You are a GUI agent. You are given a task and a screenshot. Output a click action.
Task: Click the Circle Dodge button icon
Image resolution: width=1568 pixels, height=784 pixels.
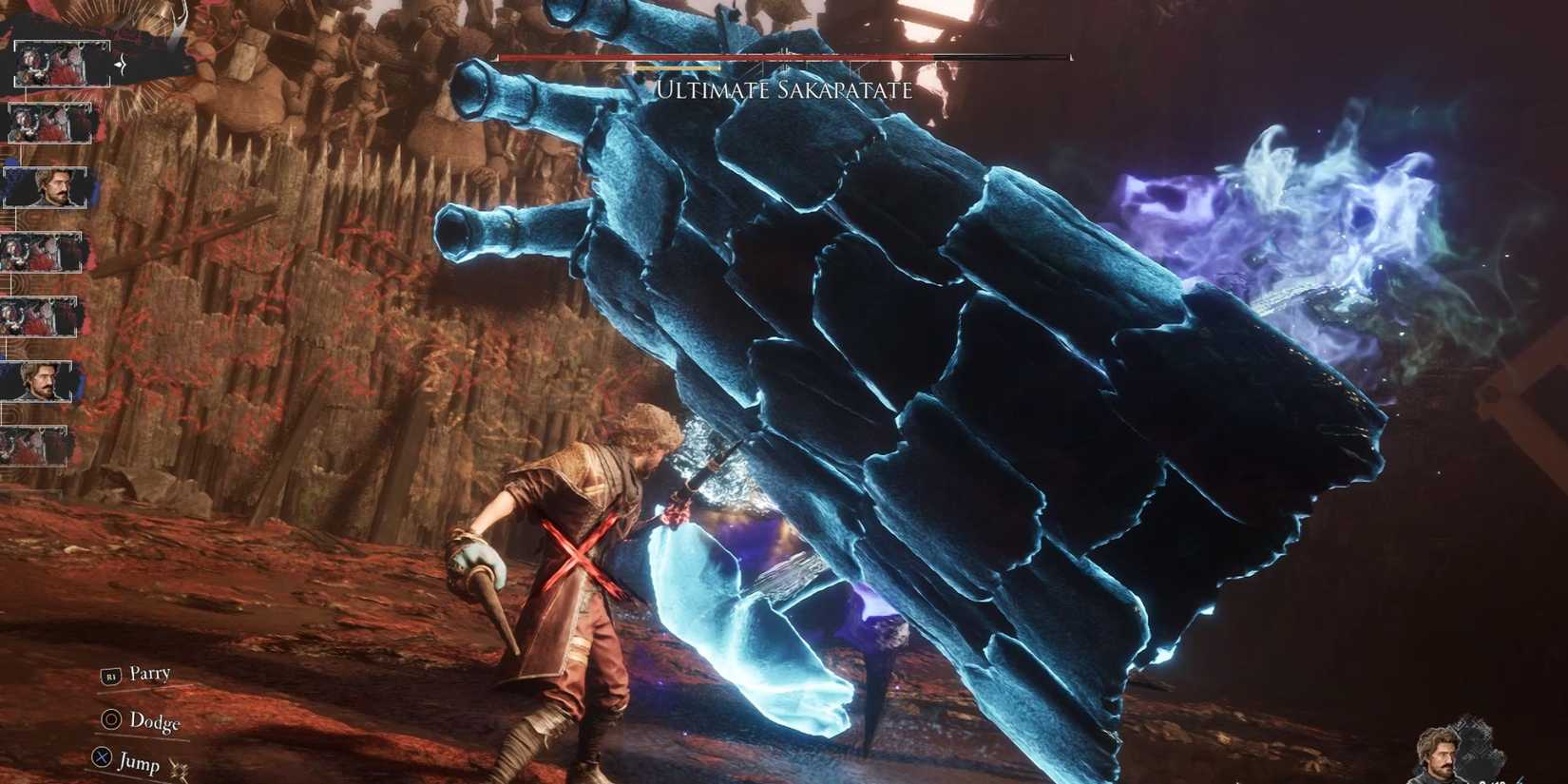point(111,720)
